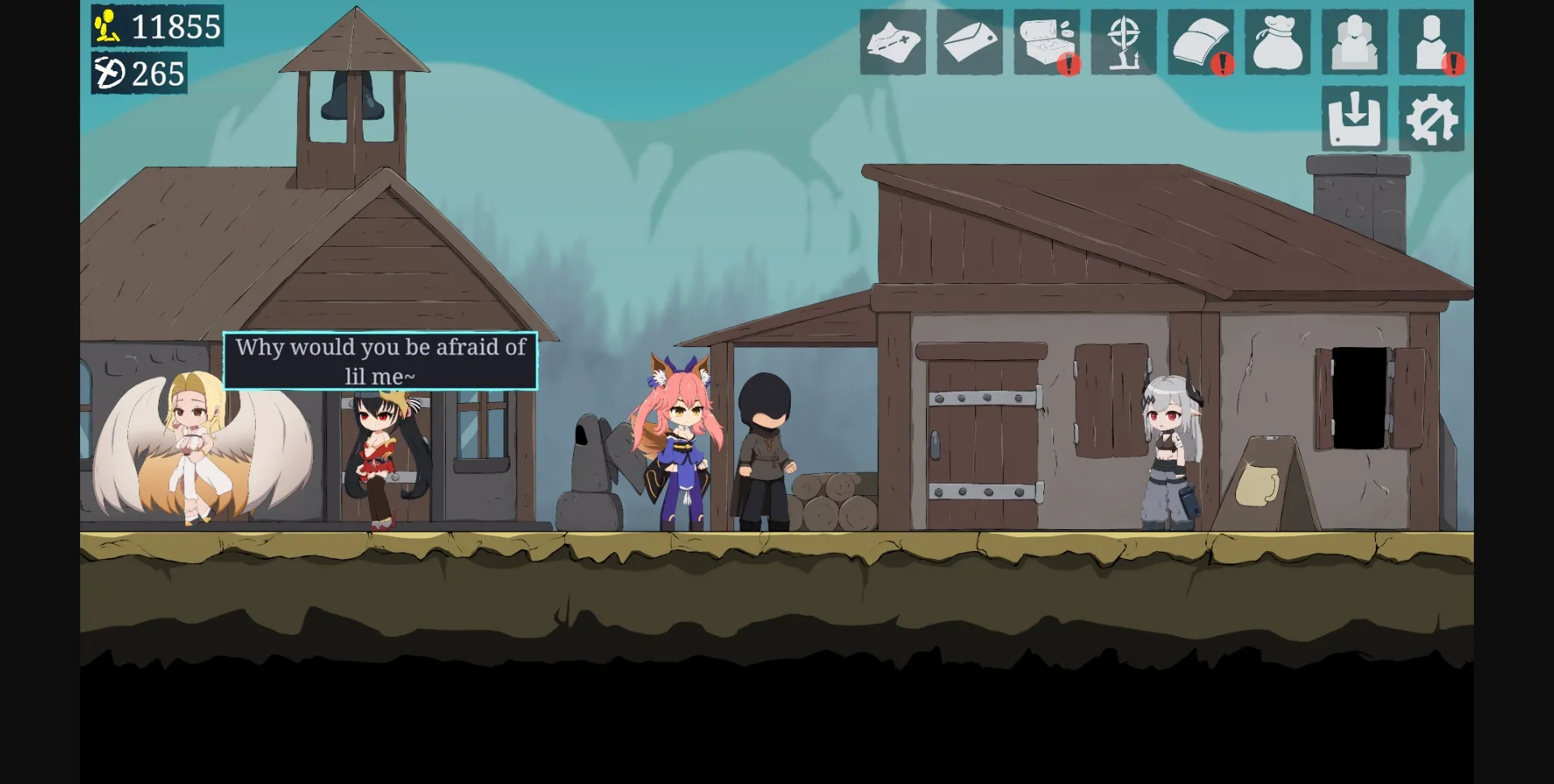Open the settings gear icon
Screen dimensions: 1554x784
coord(1431,119)
